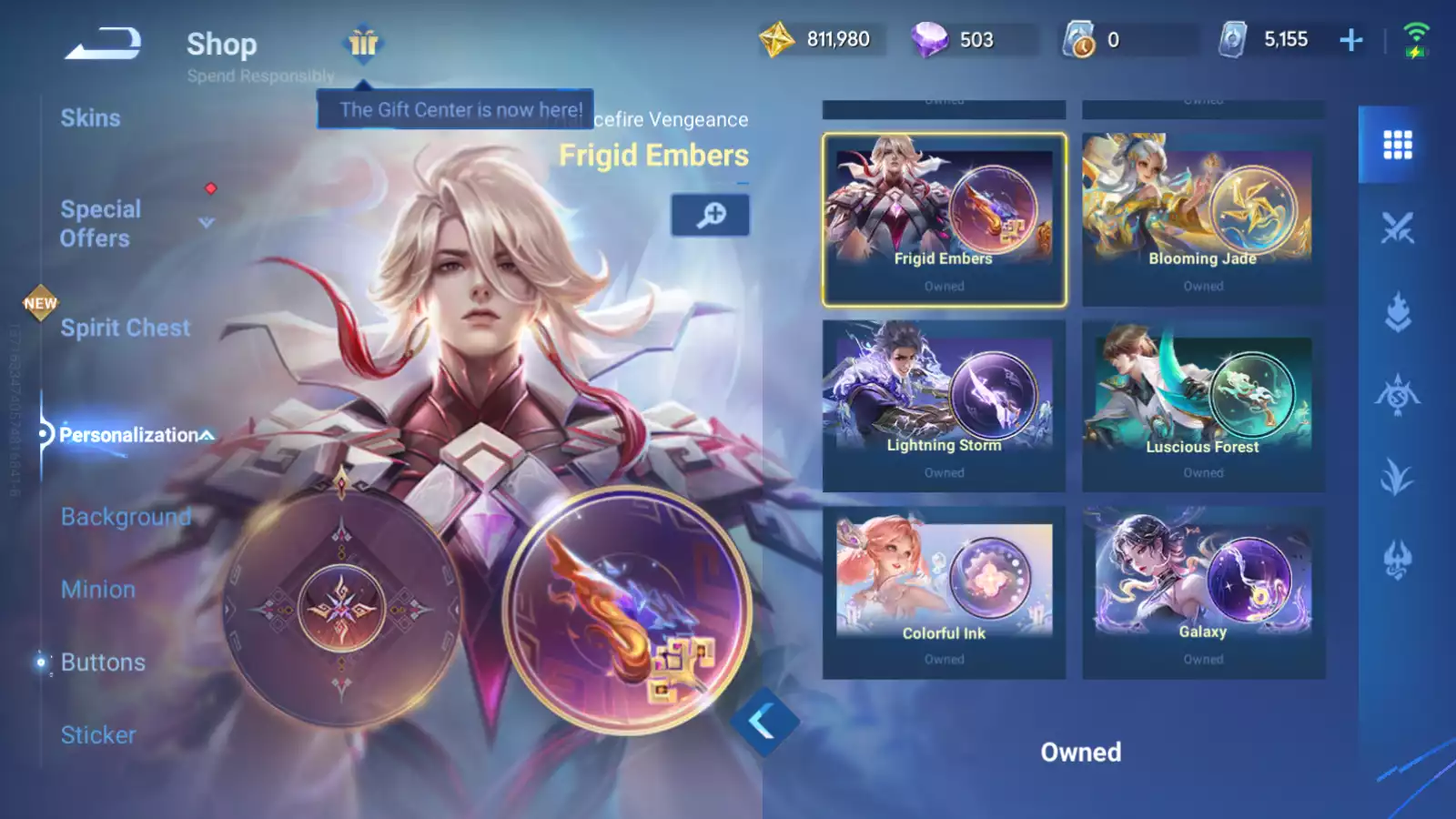The width and height of the screenshot is (1456, 819).
Task: Show all items with the grid filter
Action: click(1397, 145)
